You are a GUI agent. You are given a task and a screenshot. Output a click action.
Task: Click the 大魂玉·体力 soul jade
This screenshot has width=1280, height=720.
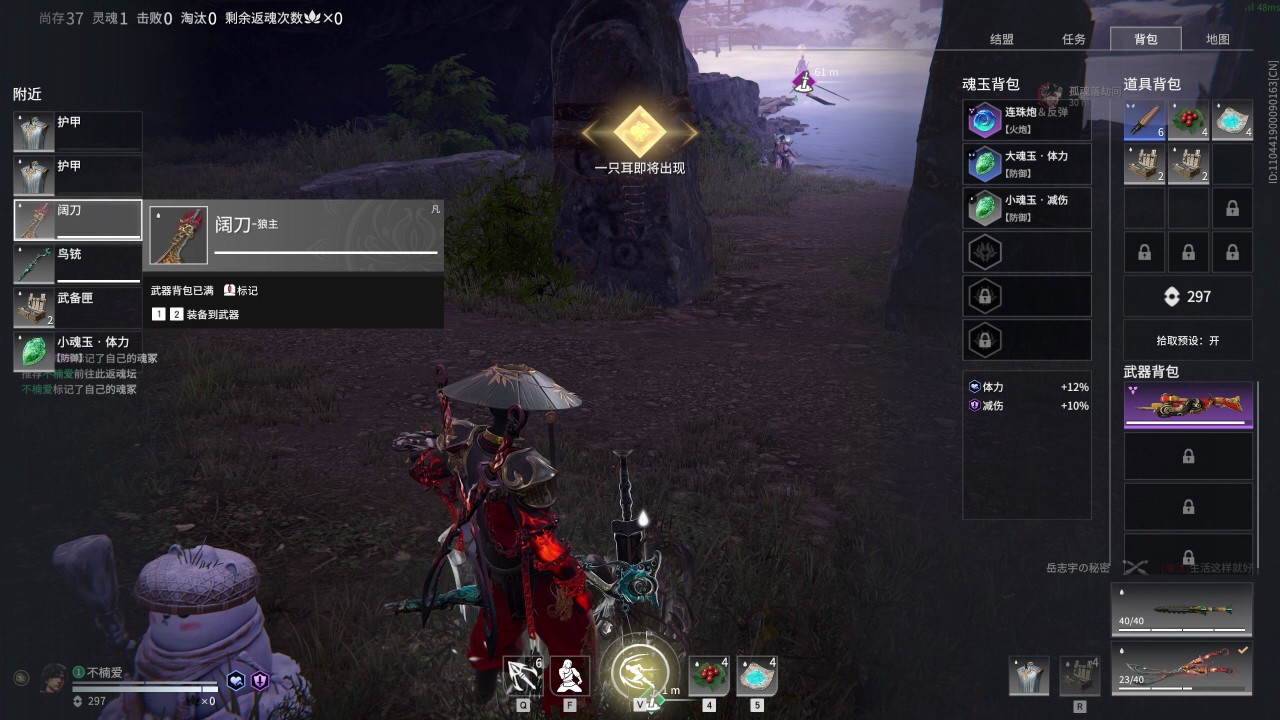[x=1027, y=164]
